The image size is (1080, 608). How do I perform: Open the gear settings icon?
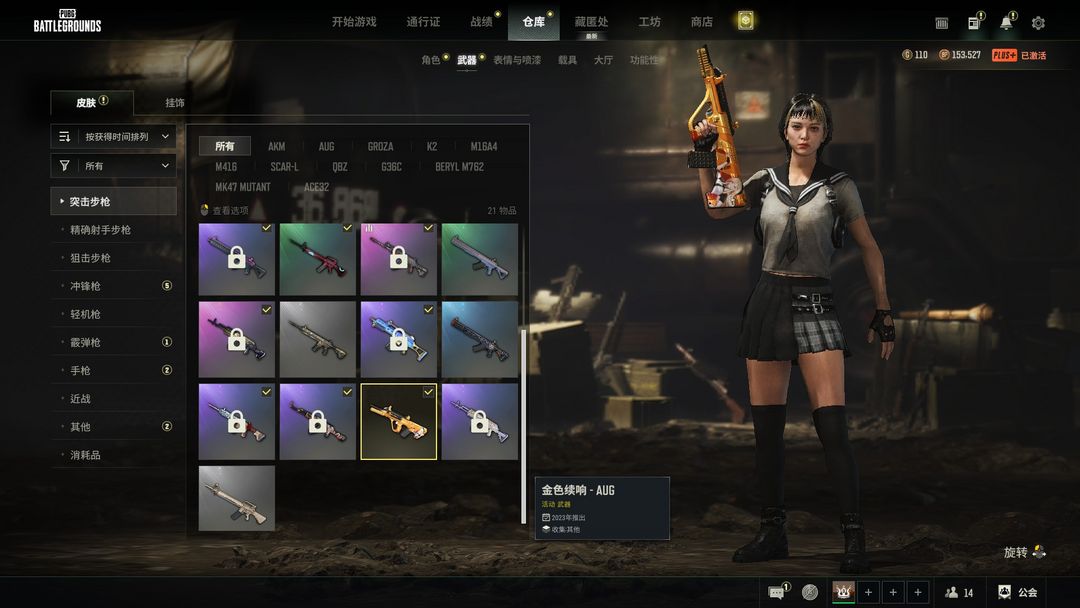click(1038, 23)
